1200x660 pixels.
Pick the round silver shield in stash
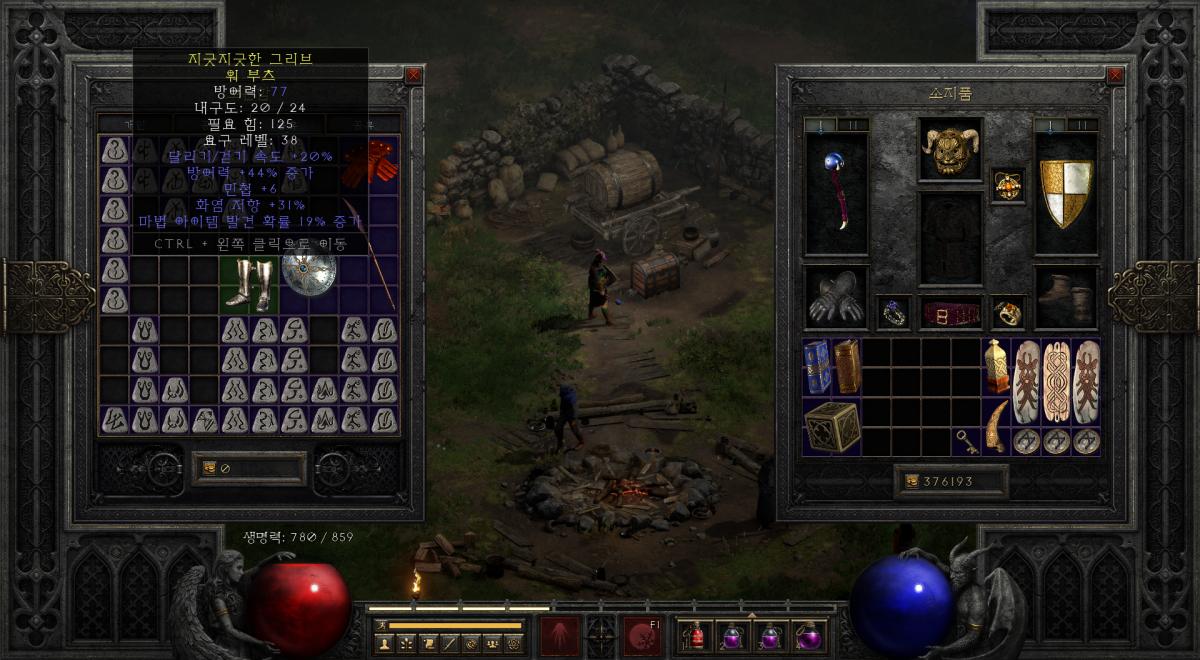pos(309,273)
